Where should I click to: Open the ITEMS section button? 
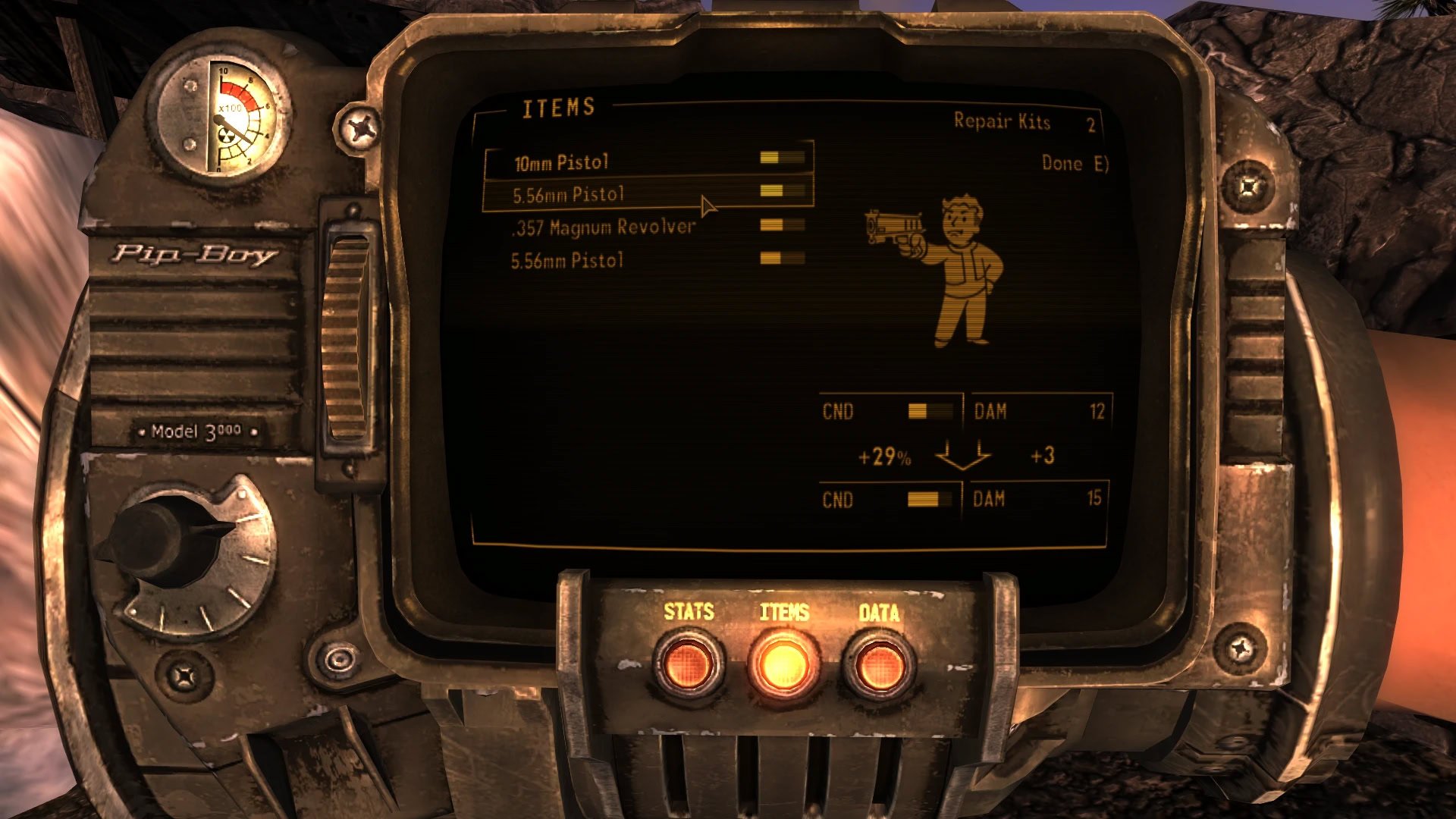tap(783, 663)
